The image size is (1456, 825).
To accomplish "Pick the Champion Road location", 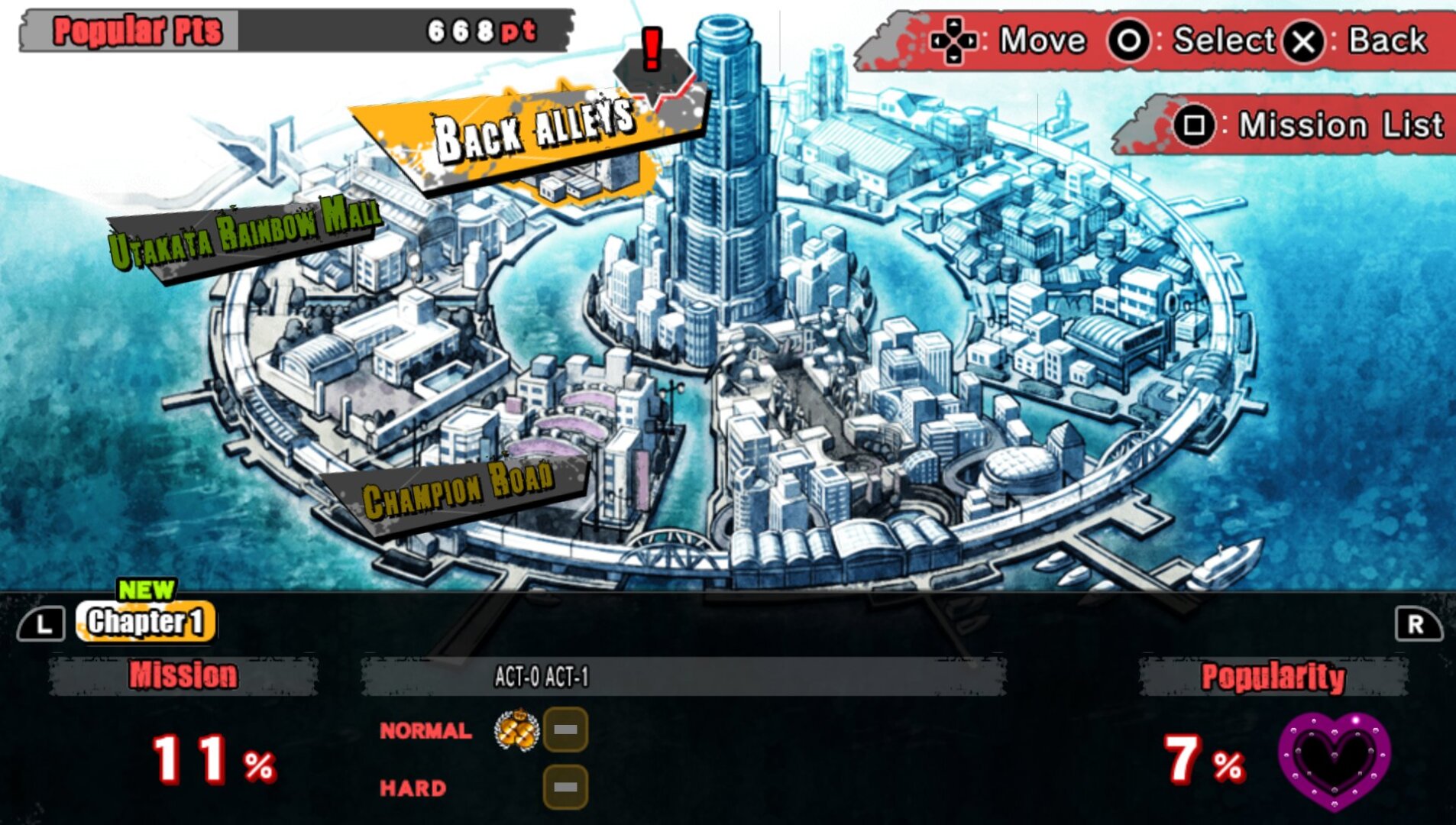I will (x=457, y=490).
